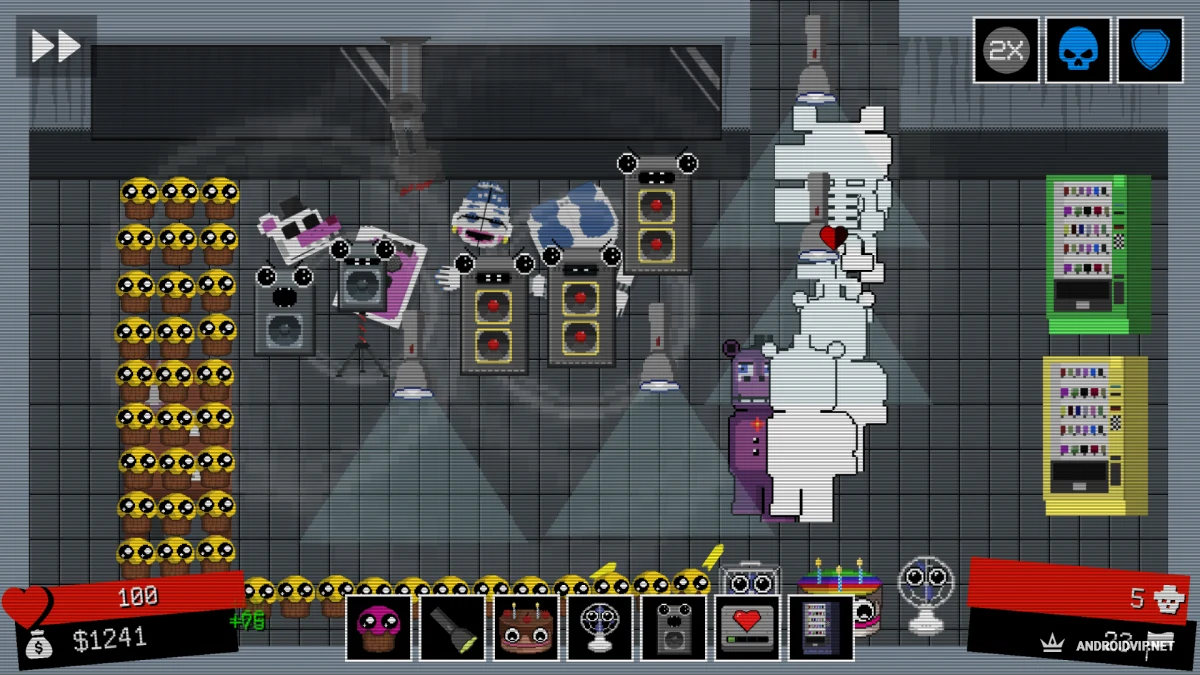Choose the speaker tower slot
This screenshot has height=675, width=1200.
(x=674, y=628)
